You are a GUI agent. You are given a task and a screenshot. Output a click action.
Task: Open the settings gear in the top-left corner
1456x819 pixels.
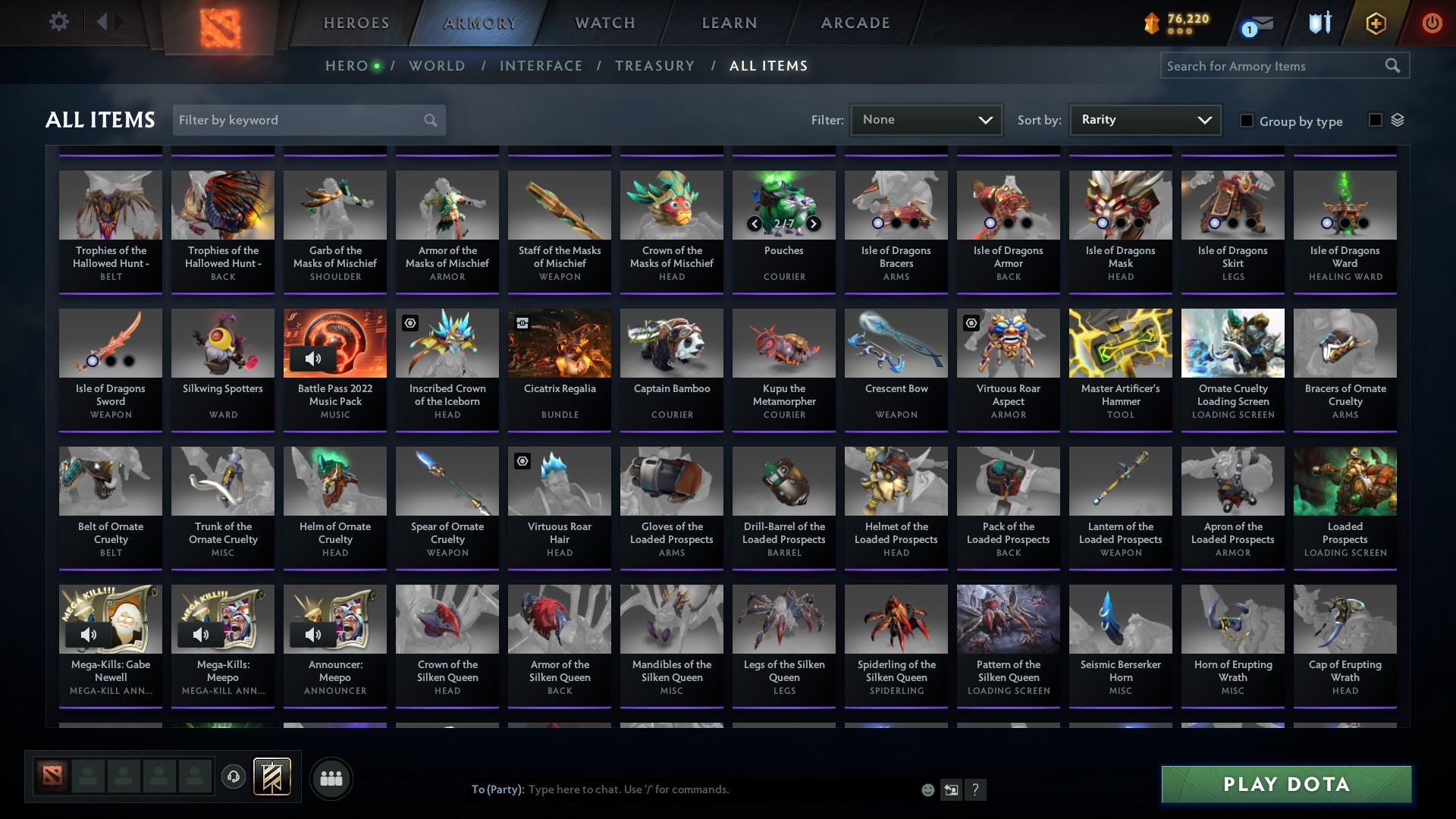click(59, 22)
